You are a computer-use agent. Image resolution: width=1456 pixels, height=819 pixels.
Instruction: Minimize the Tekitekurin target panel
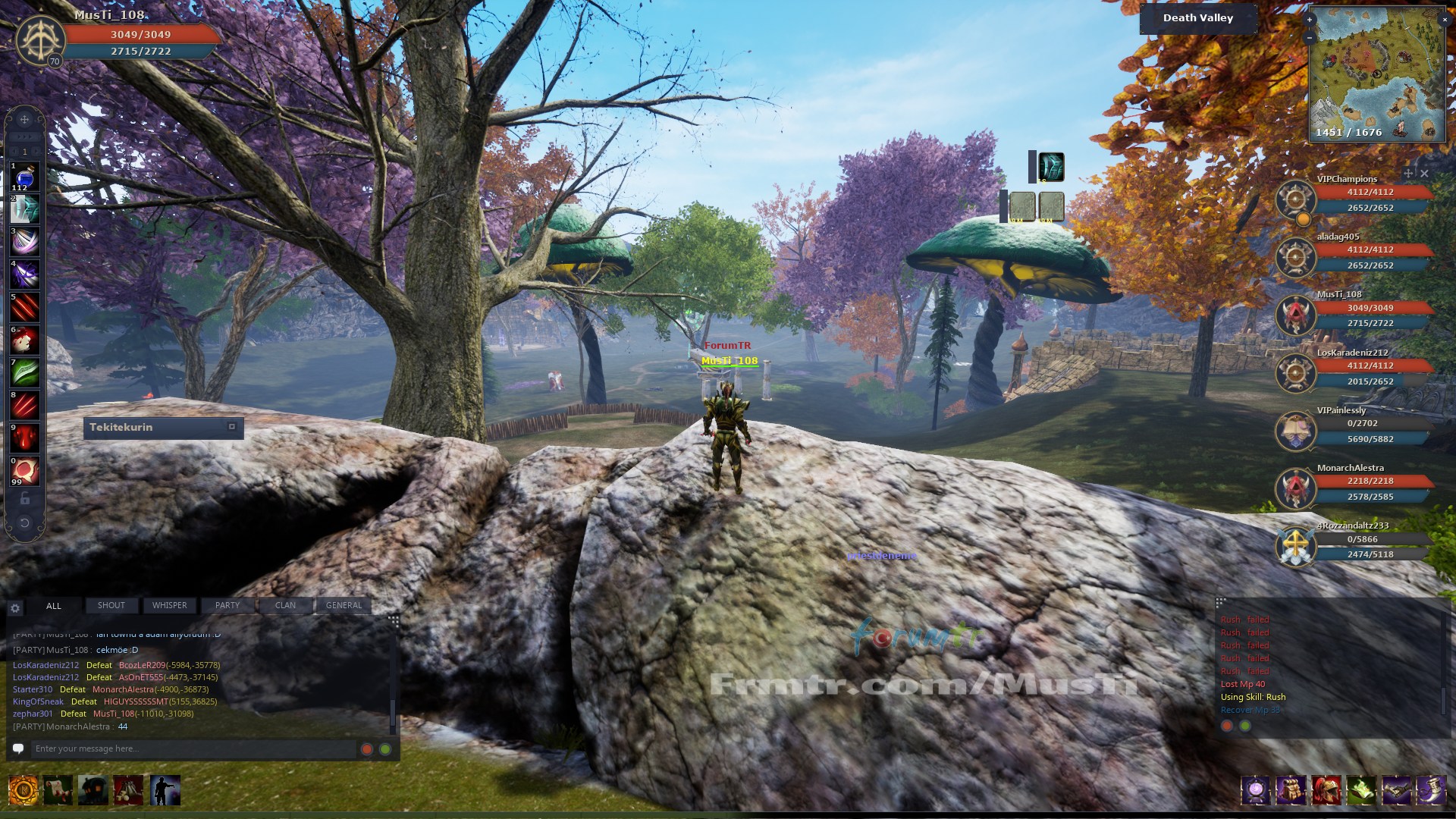coord(232,427)
